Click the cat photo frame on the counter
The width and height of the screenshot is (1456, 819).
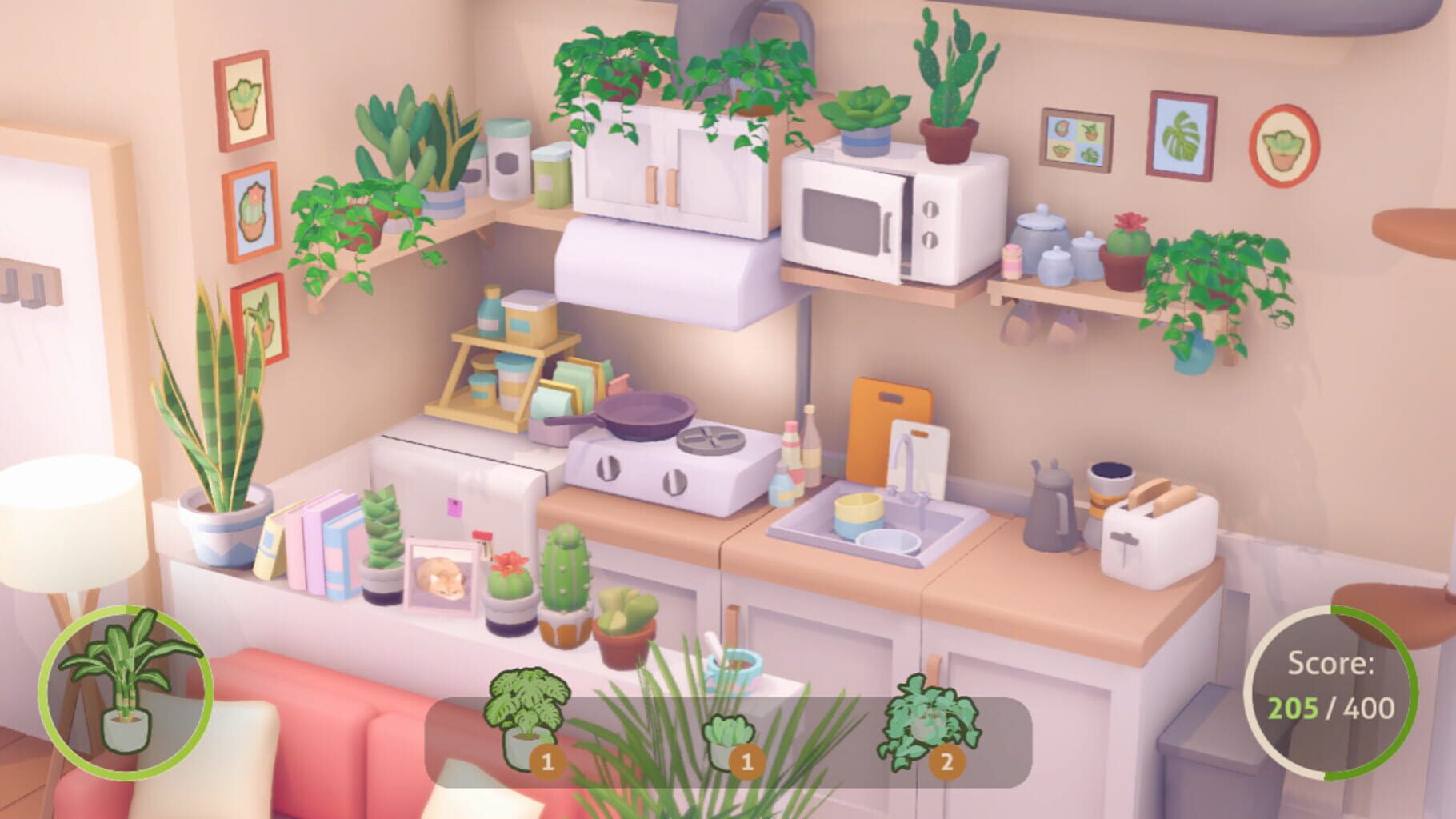(x=444, y=576)
